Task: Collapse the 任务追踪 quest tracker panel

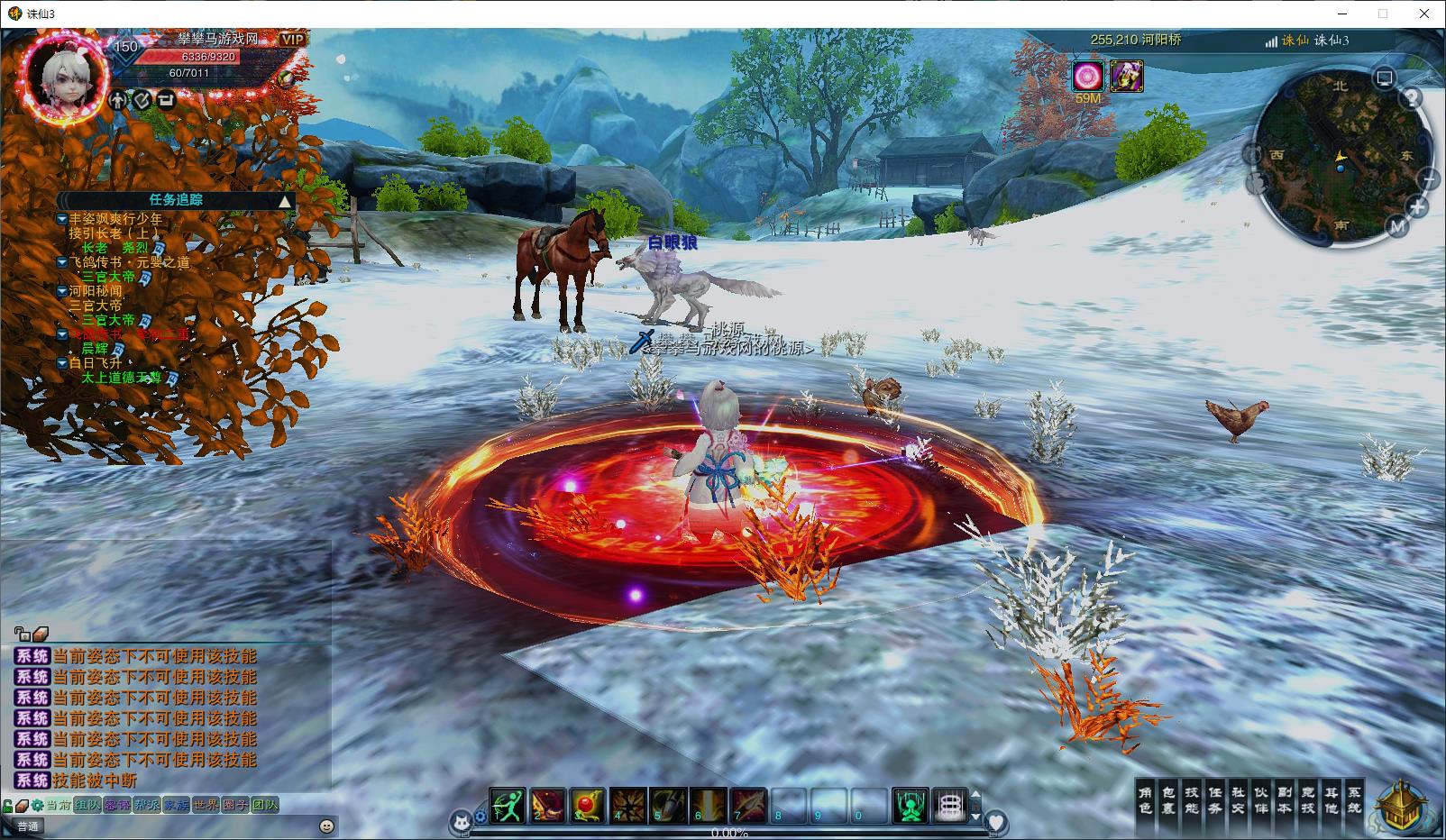Action: (x=285, y=200)
